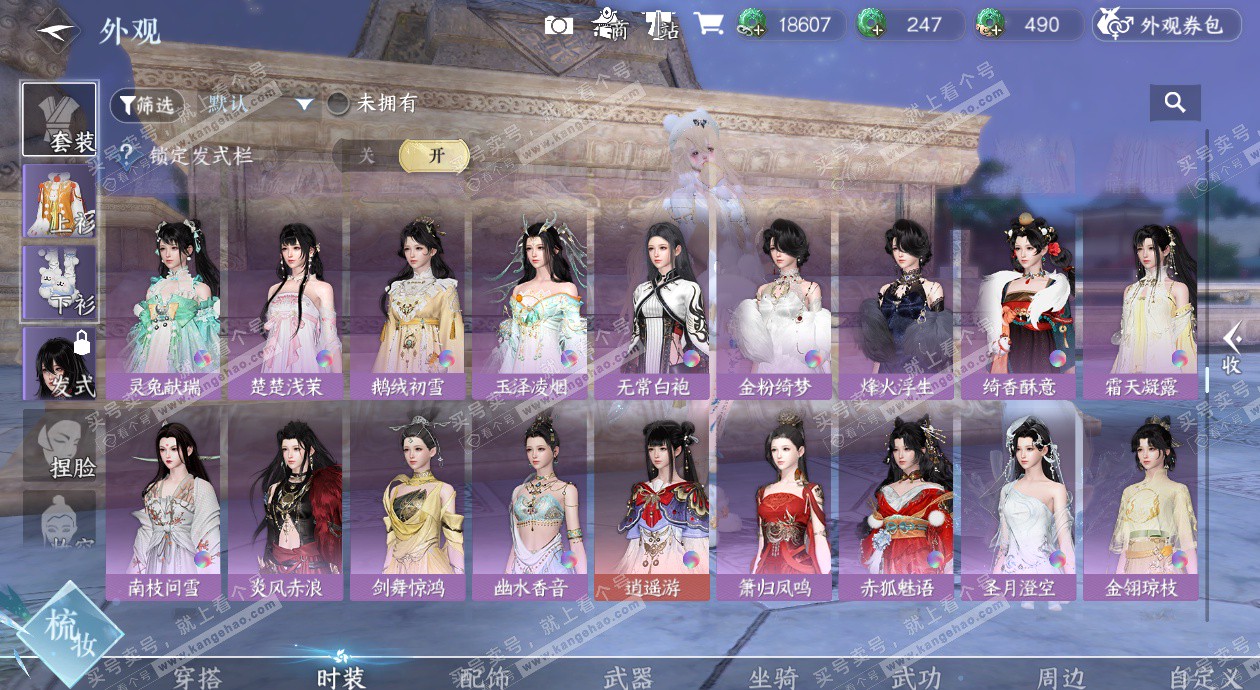The width and height of the screenshot is (1260, 690).
Task: Expand the 默认 sorting dropdown
Action: click(x=304, y=104)
